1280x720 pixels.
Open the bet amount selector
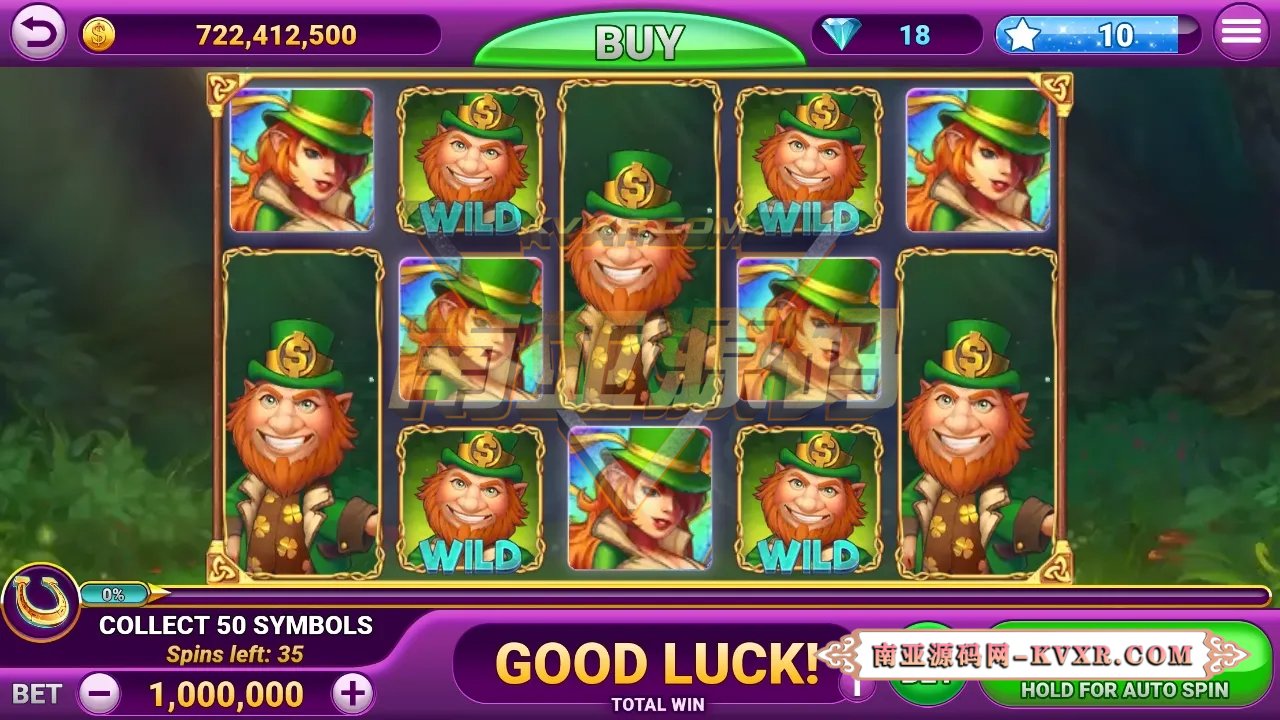pyautogui.click(x=222, y=693)
